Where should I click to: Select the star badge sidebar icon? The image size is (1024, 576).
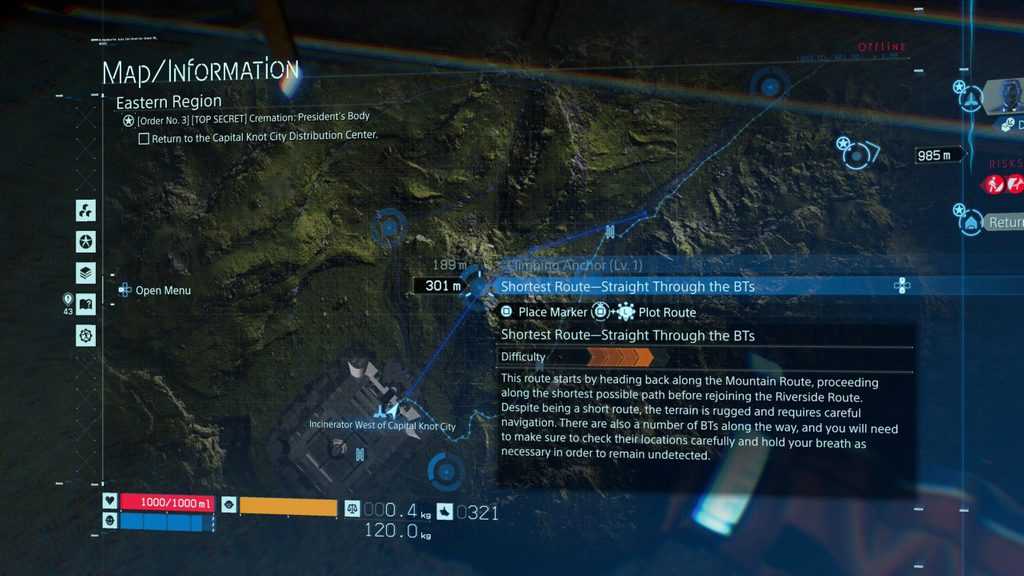pos(86,242)
